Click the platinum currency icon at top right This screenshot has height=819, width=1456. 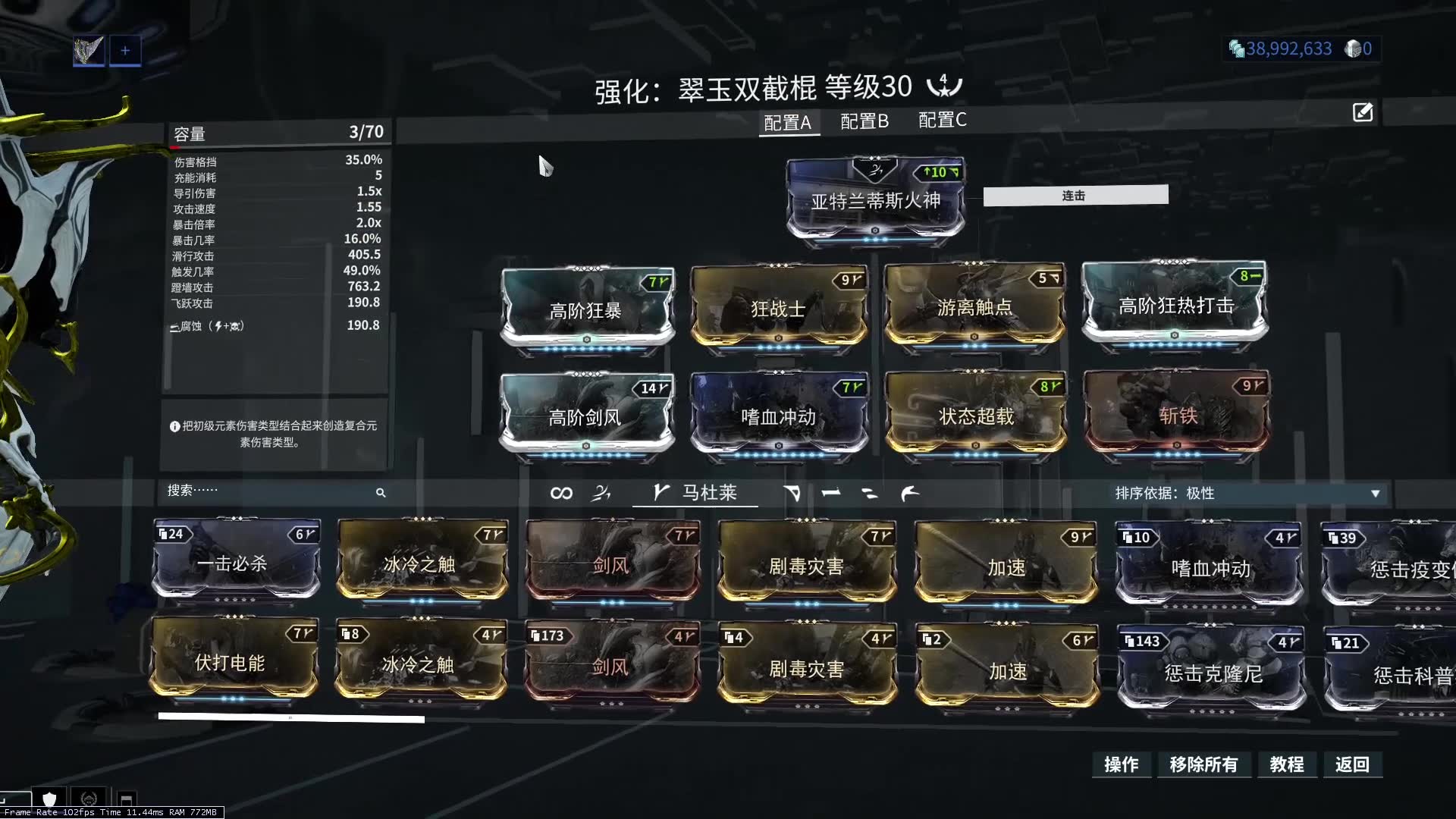click(x=1352, y=49)
